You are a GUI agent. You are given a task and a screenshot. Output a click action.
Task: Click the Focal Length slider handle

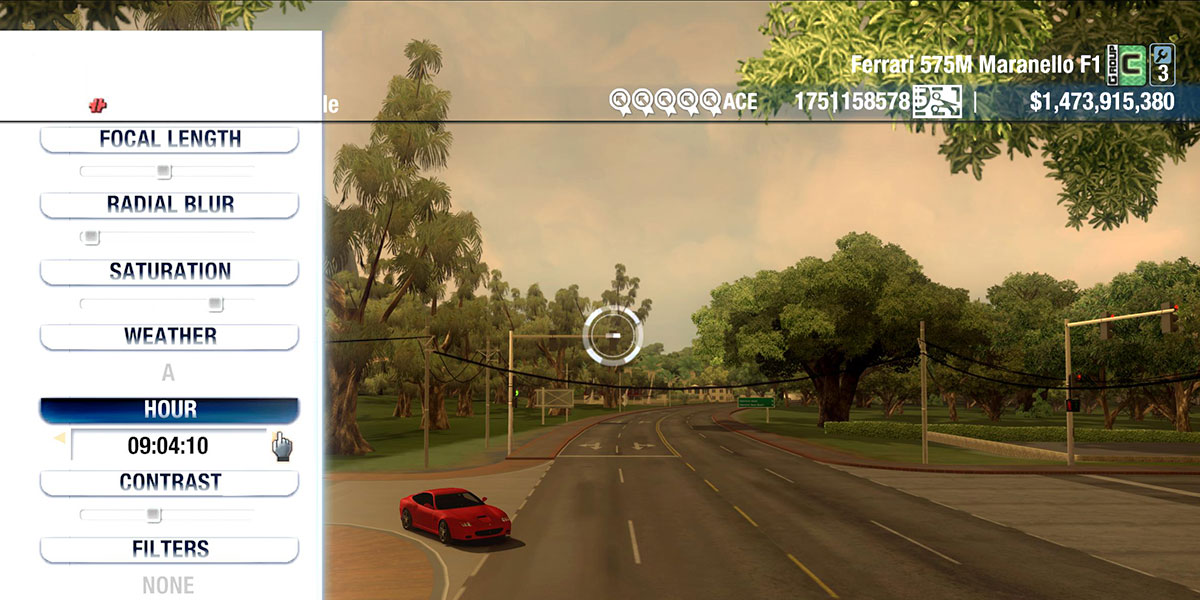click(x=165, y=171)
